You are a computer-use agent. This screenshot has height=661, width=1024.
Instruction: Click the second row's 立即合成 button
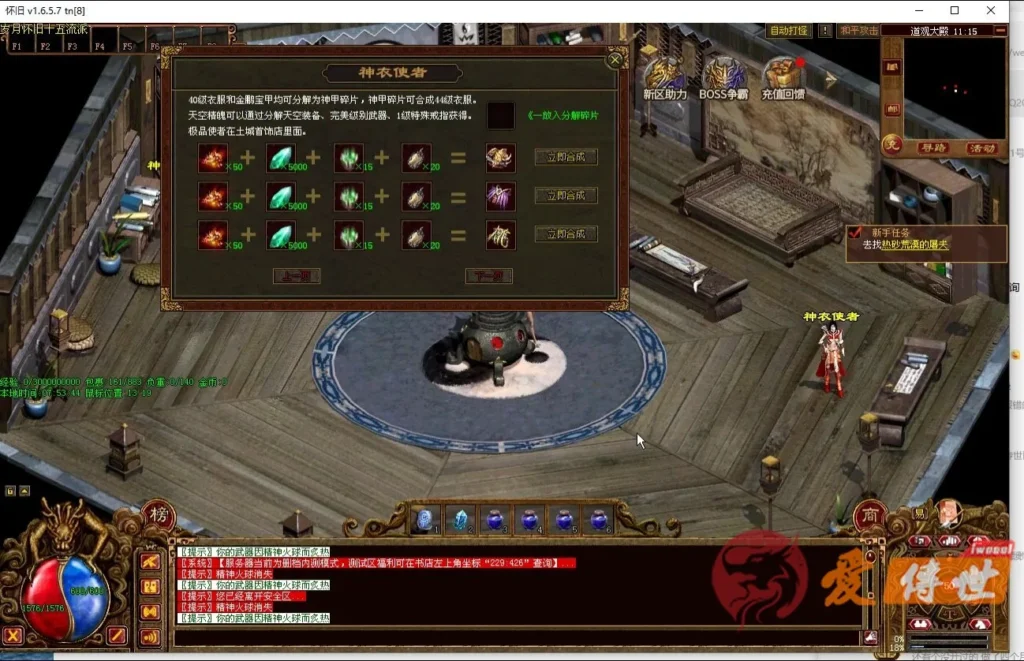(x=566, y=196)
